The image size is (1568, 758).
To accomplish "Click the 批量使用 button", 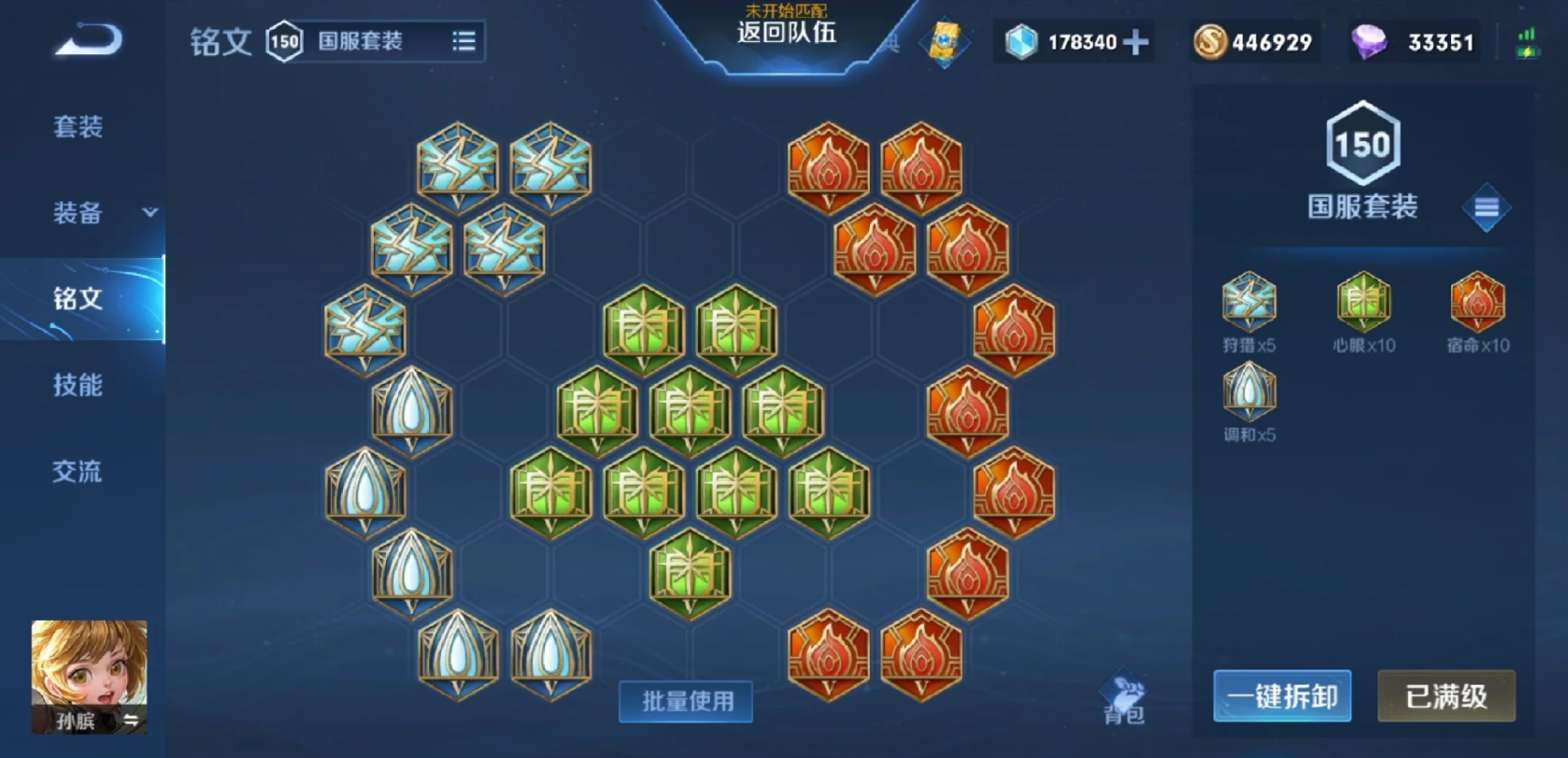I will click(x=685, y=701).
